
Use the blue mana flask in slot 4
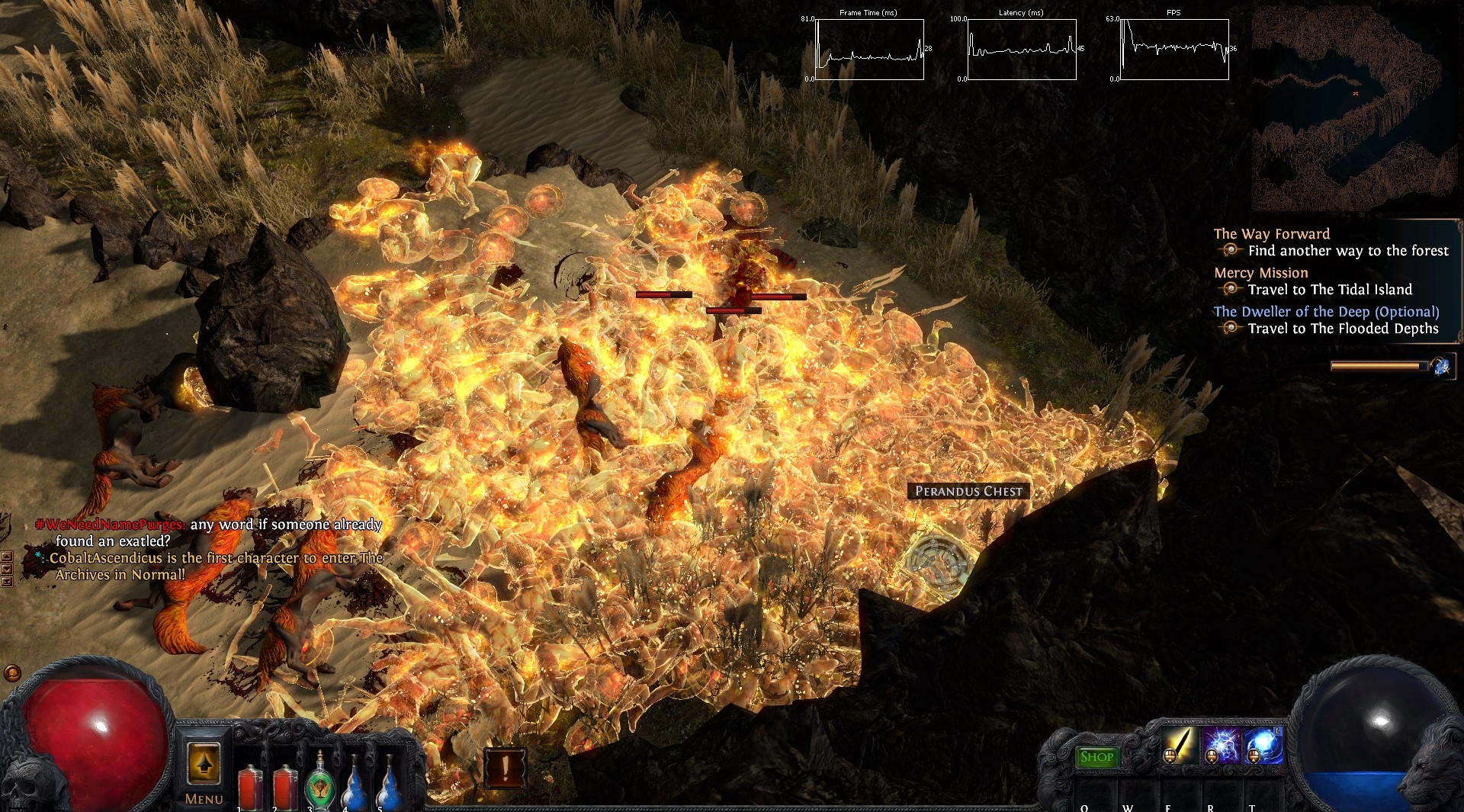pyautogui.click(x=355, y=784)
